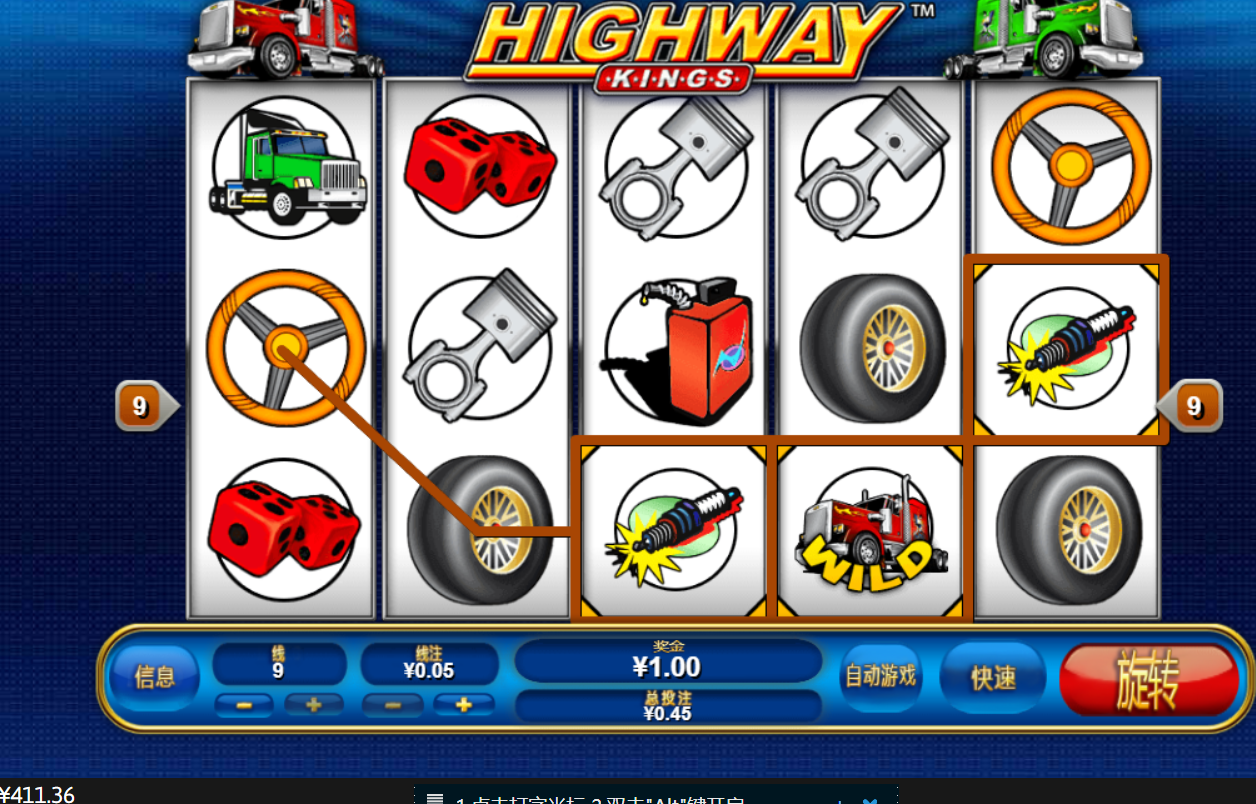Image resolution: width=1256 pixels, height=804 pixels.
Task: Raise the line bet (线注) amount
Action: [x=463, y=705]
